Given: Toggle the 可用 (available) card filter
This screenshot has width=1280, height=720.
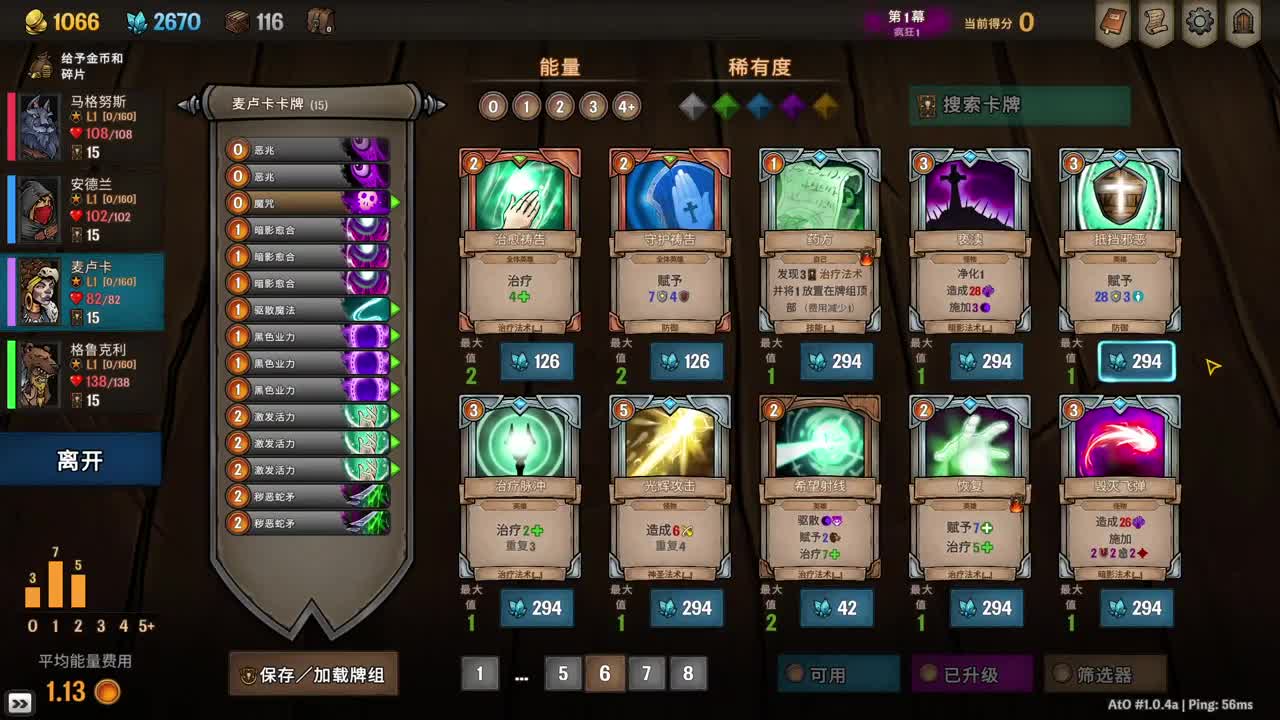Looking at the screenshot, I should point(838,675).
